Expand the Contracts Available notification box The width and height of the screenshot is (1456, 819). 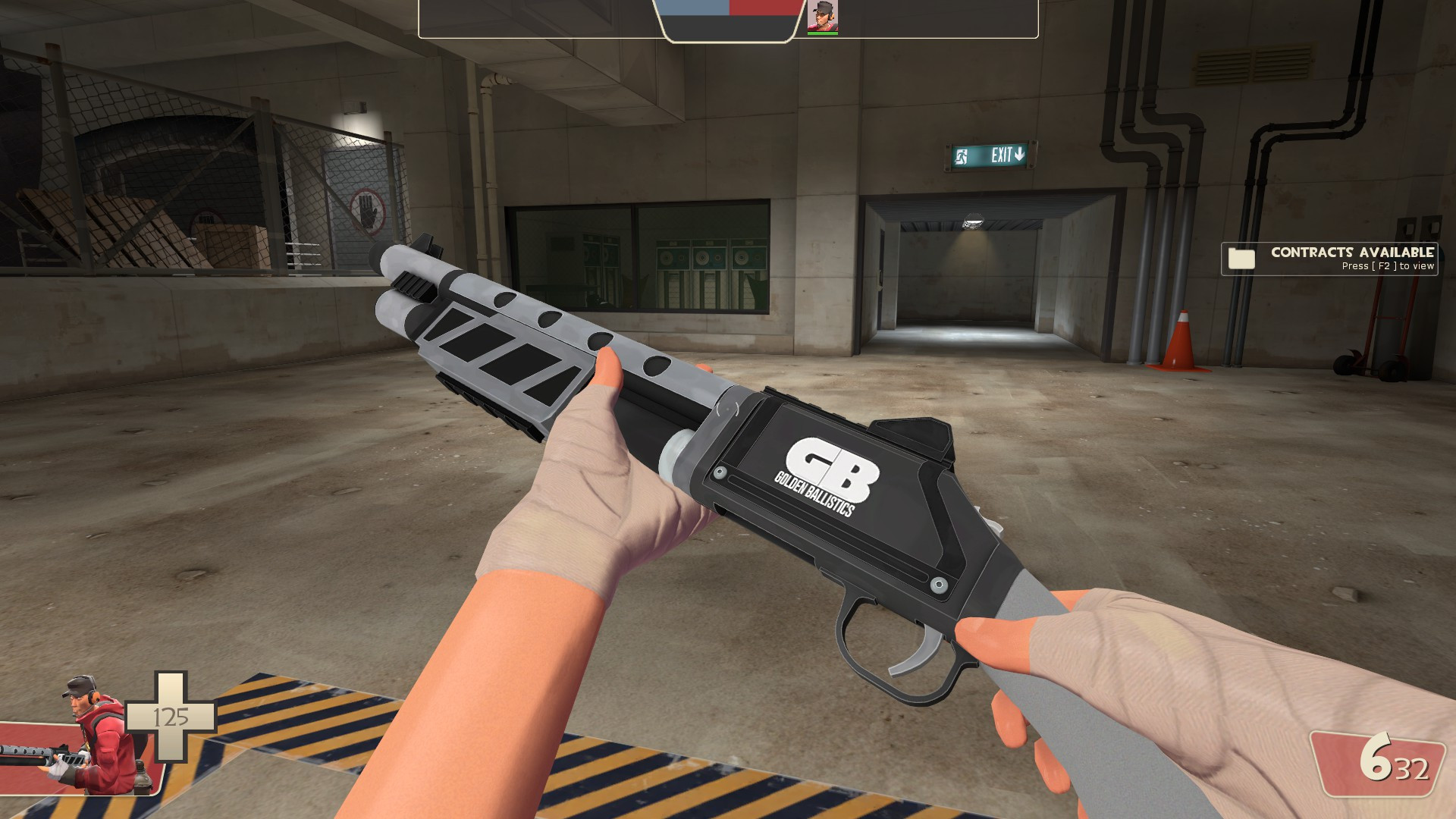1329,260
